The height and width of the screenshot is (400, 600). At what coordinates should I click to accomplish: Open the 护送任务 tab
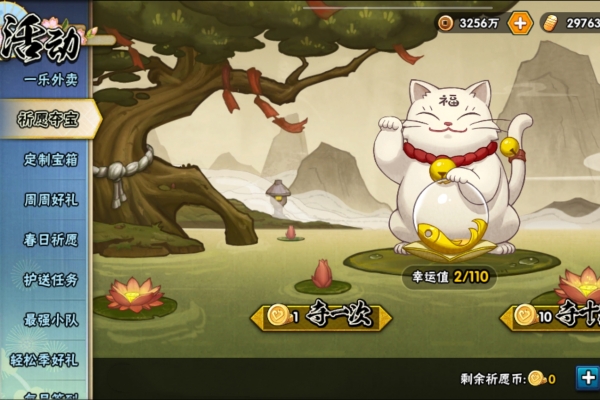point(50,279)
